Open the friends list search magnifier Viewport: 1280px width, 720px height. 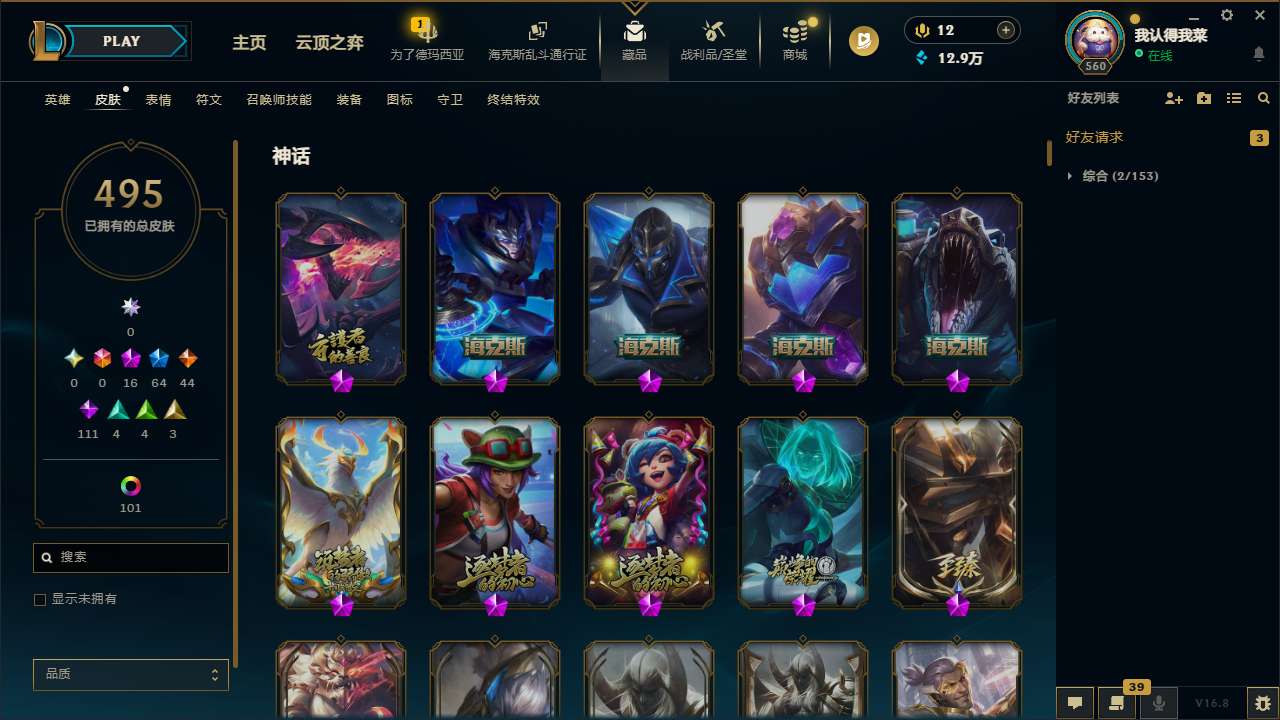(x=1263, y=97)
